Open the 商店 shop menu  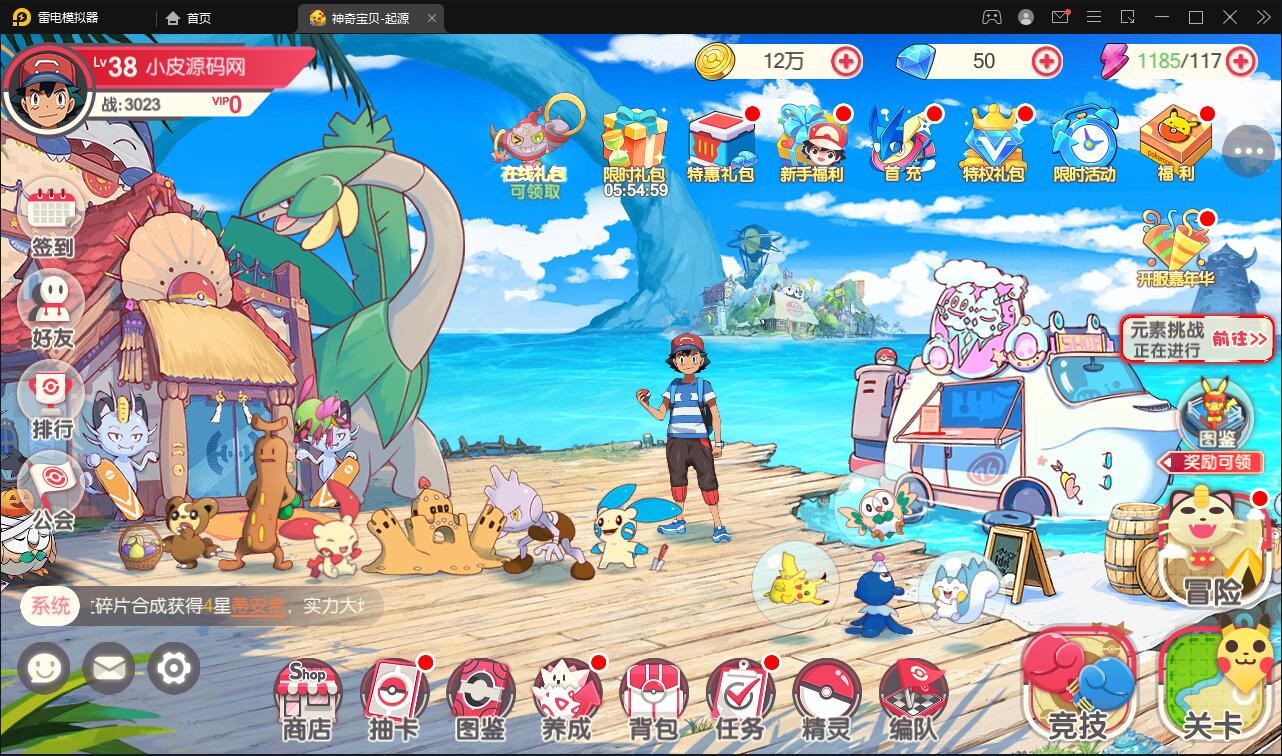tap(308, 700)
